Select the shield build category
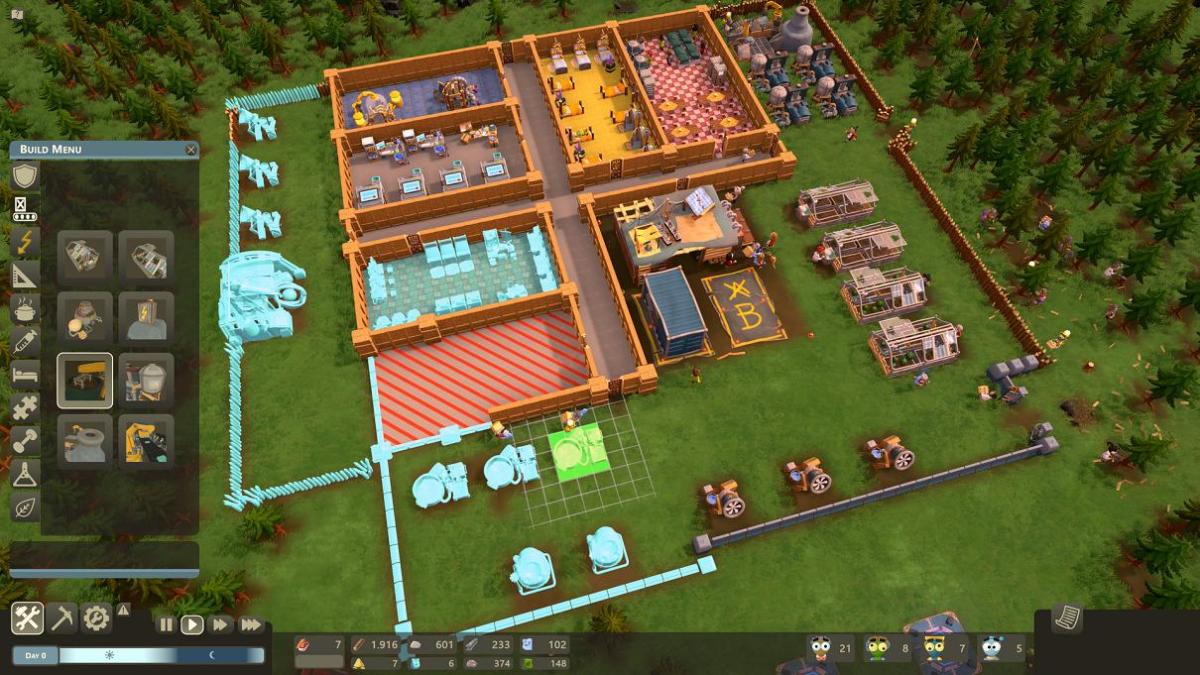 click(x=25, y=176)
